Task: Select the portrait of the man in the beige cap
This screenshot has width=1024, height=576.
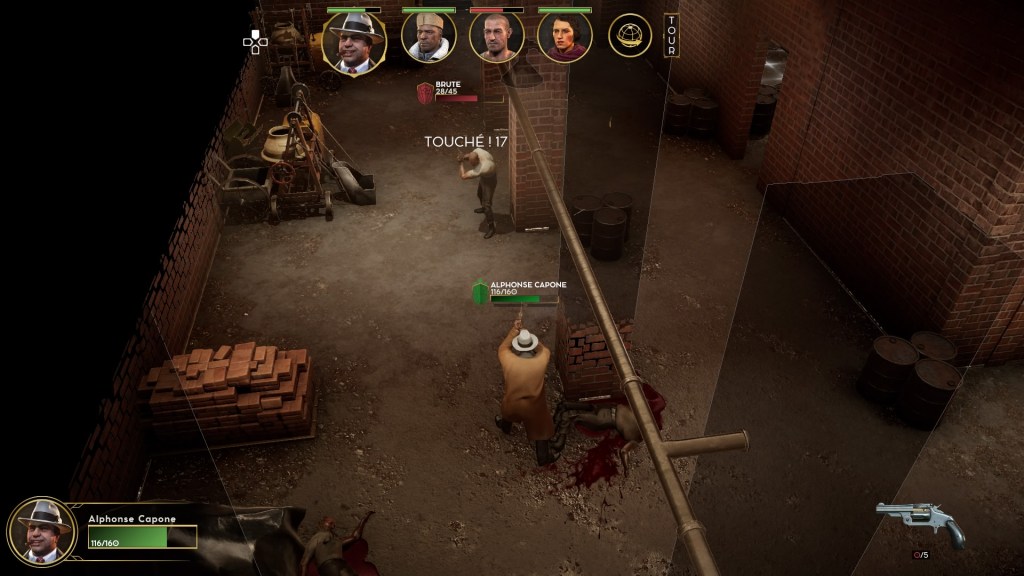Action: tap(429, 38)
